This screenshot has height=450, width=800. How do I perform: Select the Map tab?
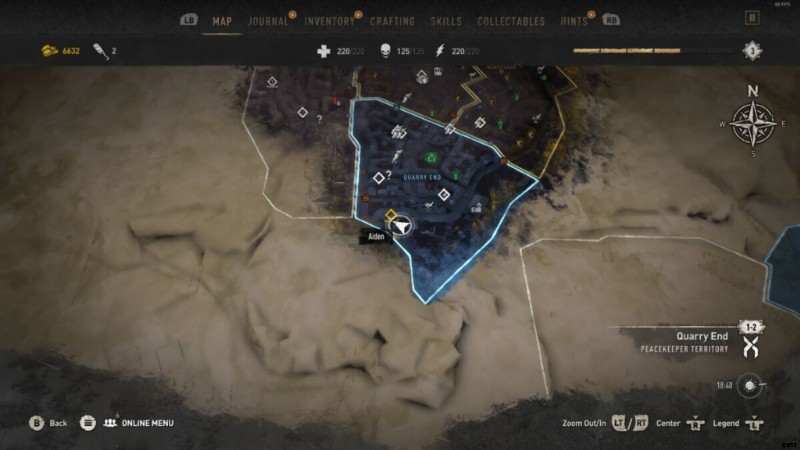coord(222,21)
